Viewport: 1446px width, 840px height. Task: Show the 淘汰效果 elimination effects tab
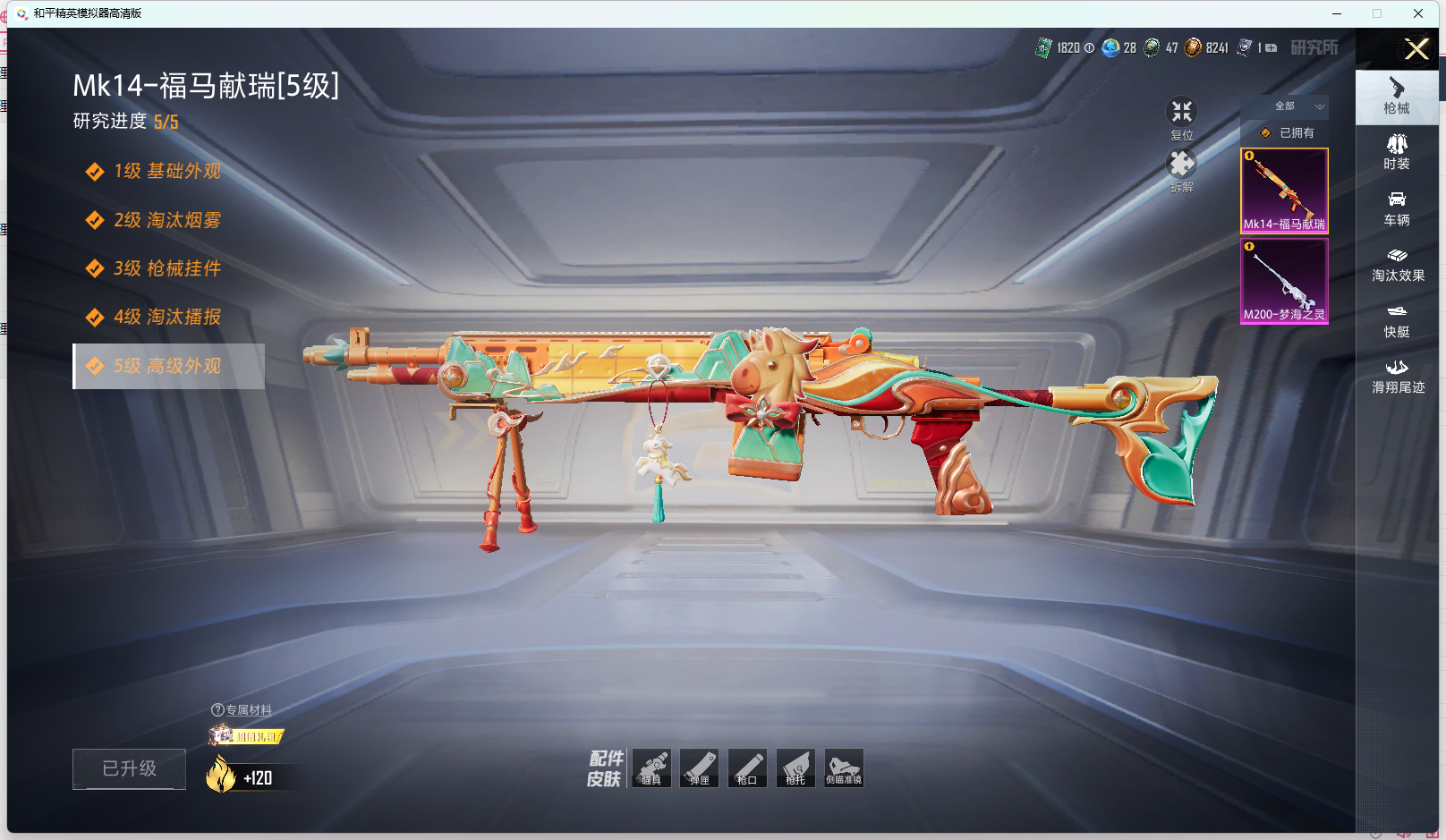[x=1398, y=264]
